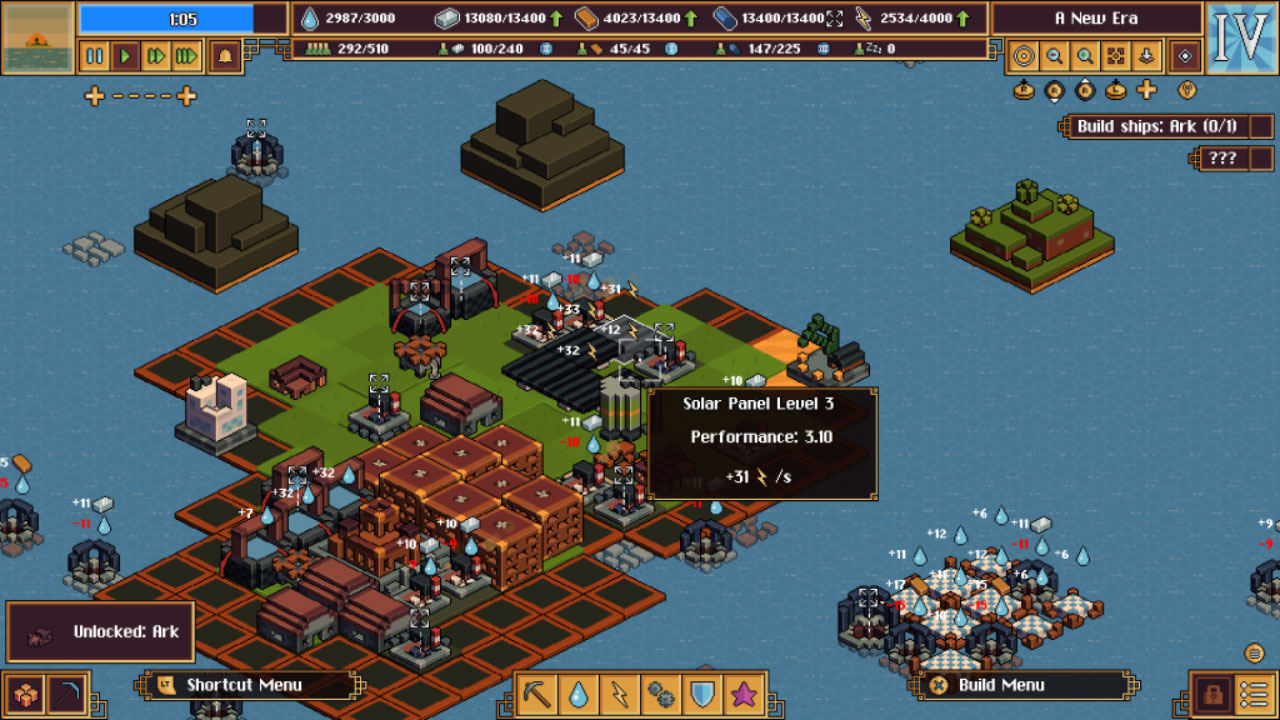Image resolution: width=1280 pixels, height=720 pixels.
Task: Open the water drop build category
Action: pos(579,692)
